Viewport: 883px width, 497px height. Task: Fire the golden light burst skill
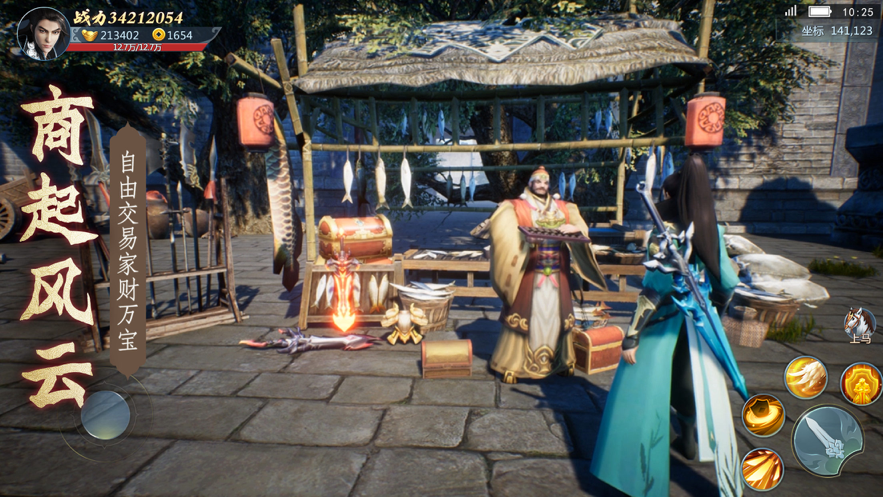pyautogui.click(x=762, y=469)
